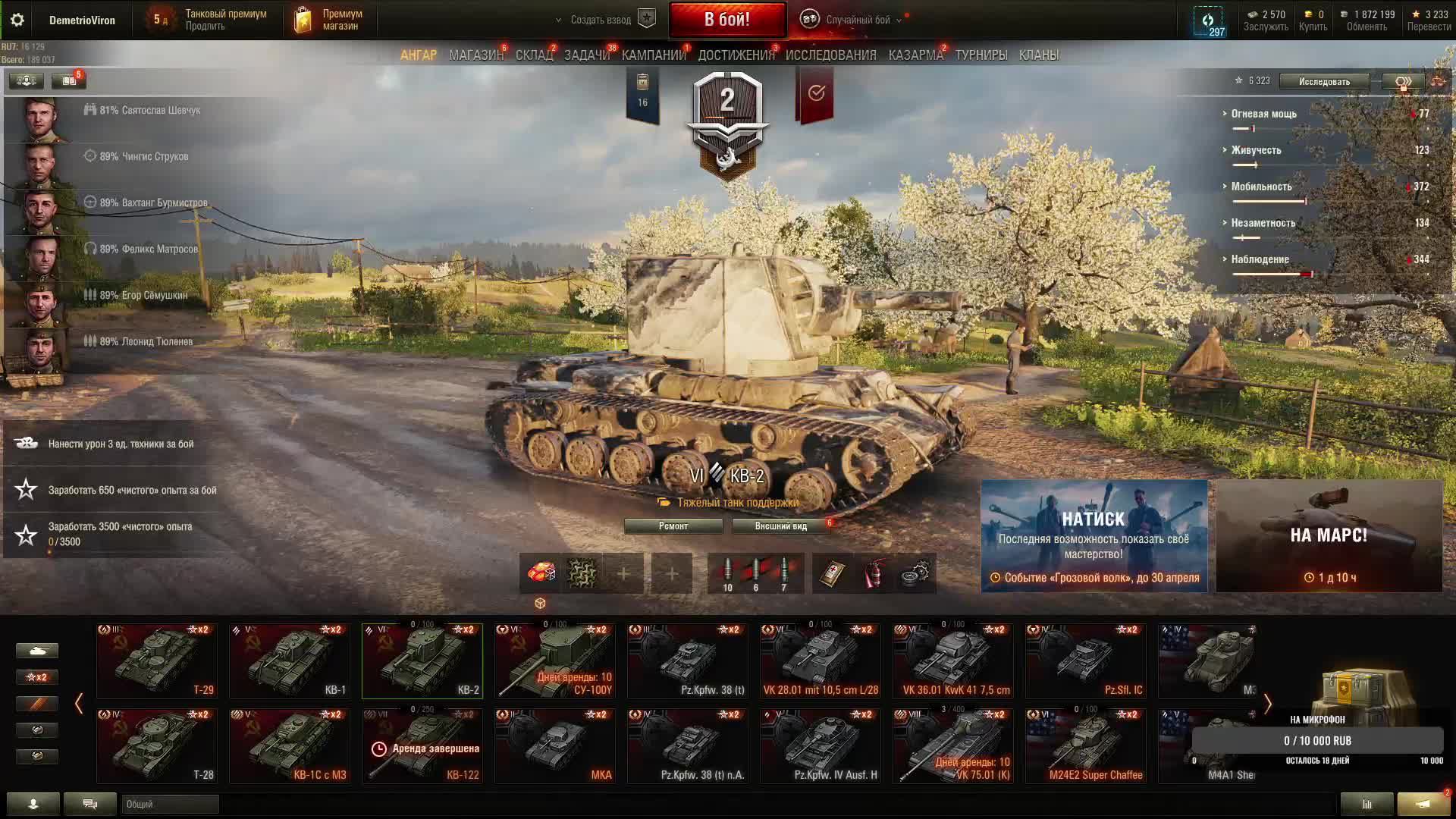Open the Внешний вид customization

coord(780,526)
